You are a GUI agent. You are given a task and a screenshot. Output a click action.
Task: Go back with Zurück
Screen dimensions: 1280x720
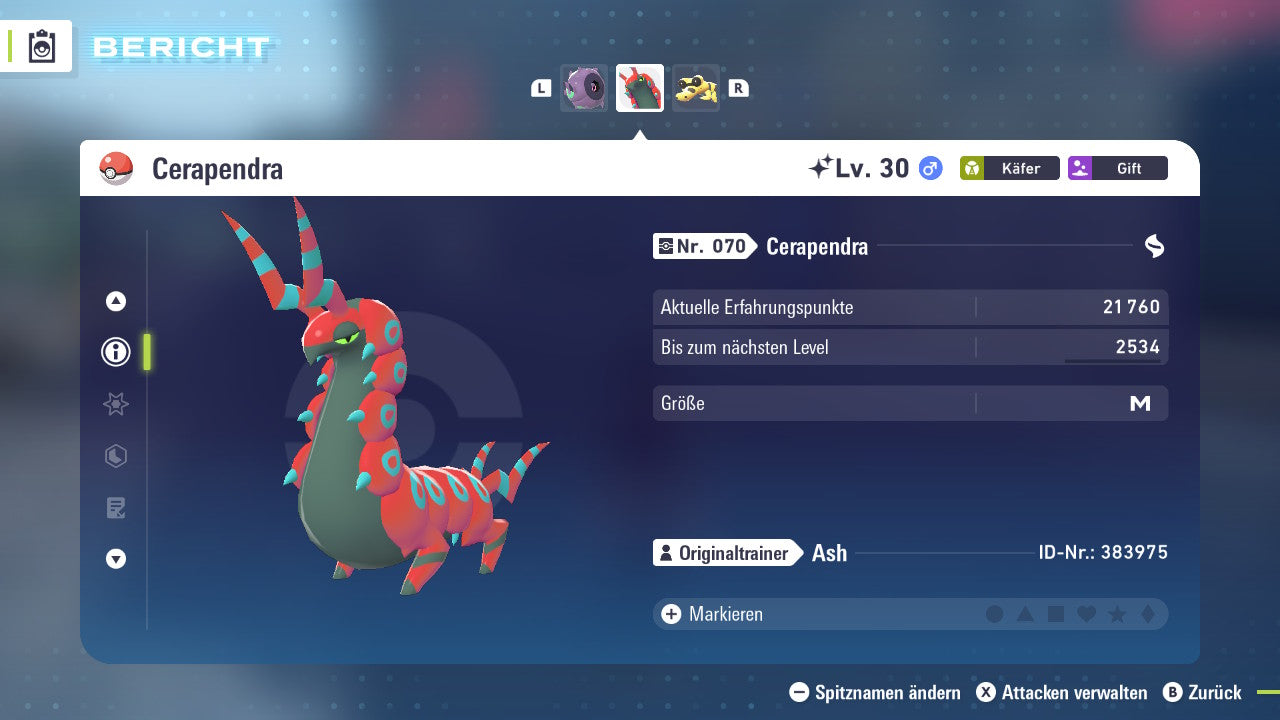pyautogui.click(x=1202, y=692)
